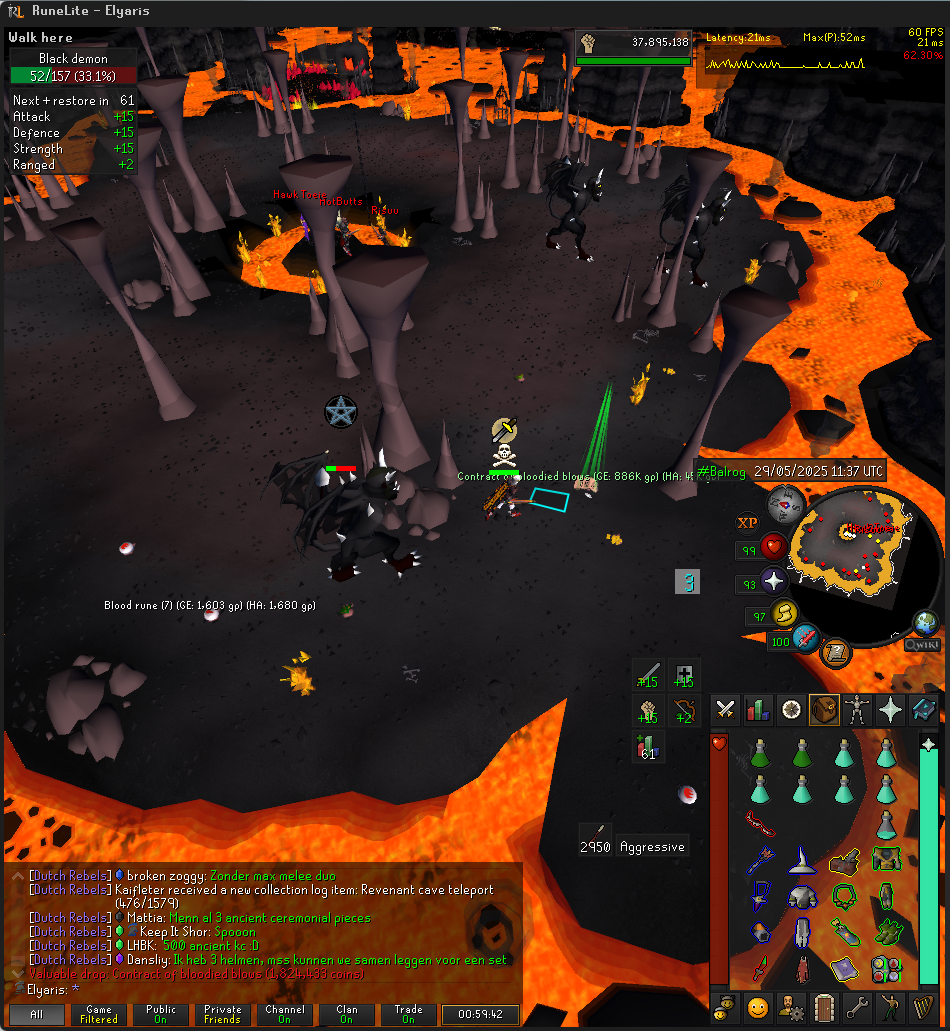Open the Spellbook tab
This screenshot has height=1031, width=950.
pyautogui.click(x=923, y=710)
